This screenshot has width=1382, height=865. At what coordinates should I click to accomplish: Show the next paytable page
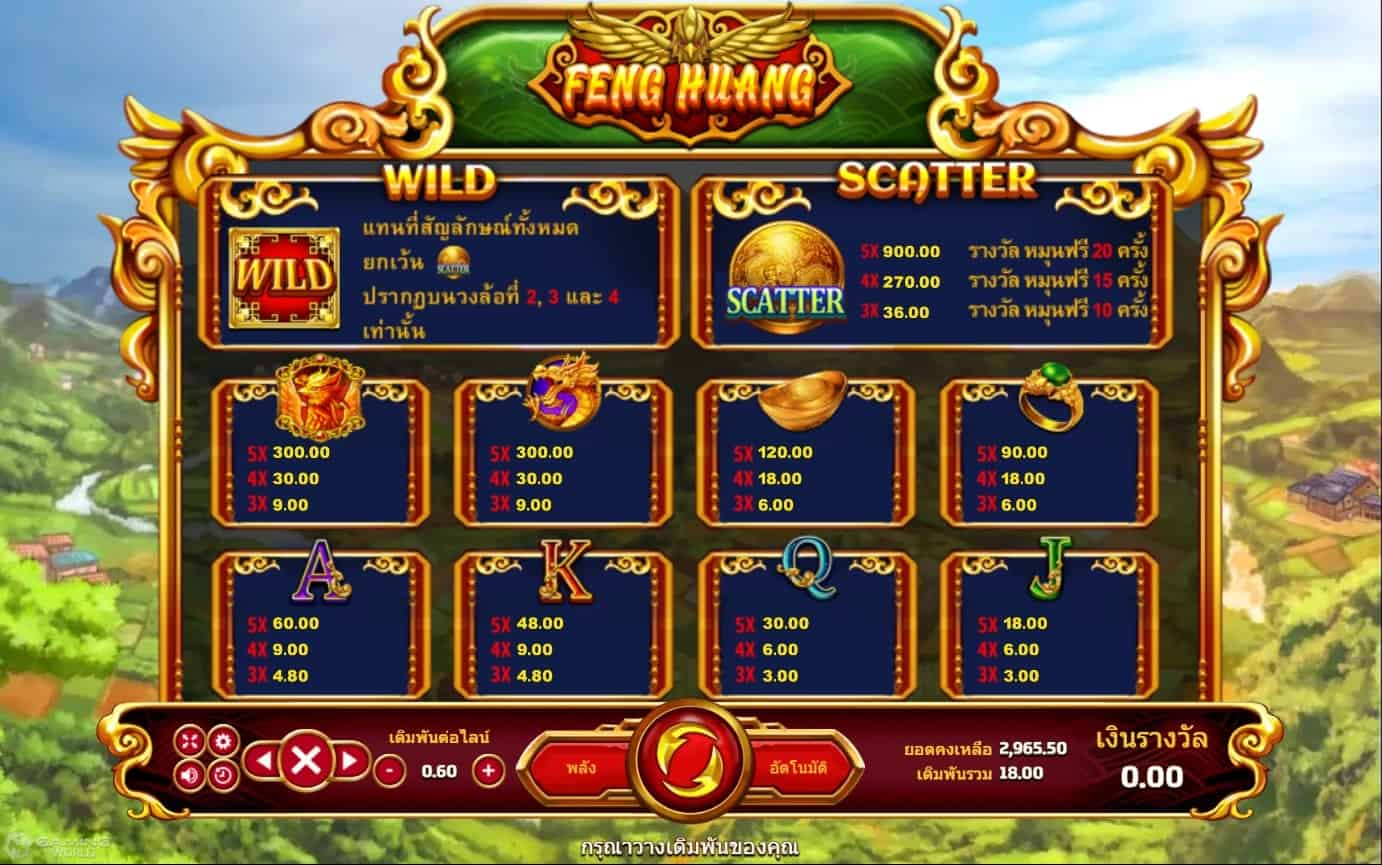click(x=349, y=762)
